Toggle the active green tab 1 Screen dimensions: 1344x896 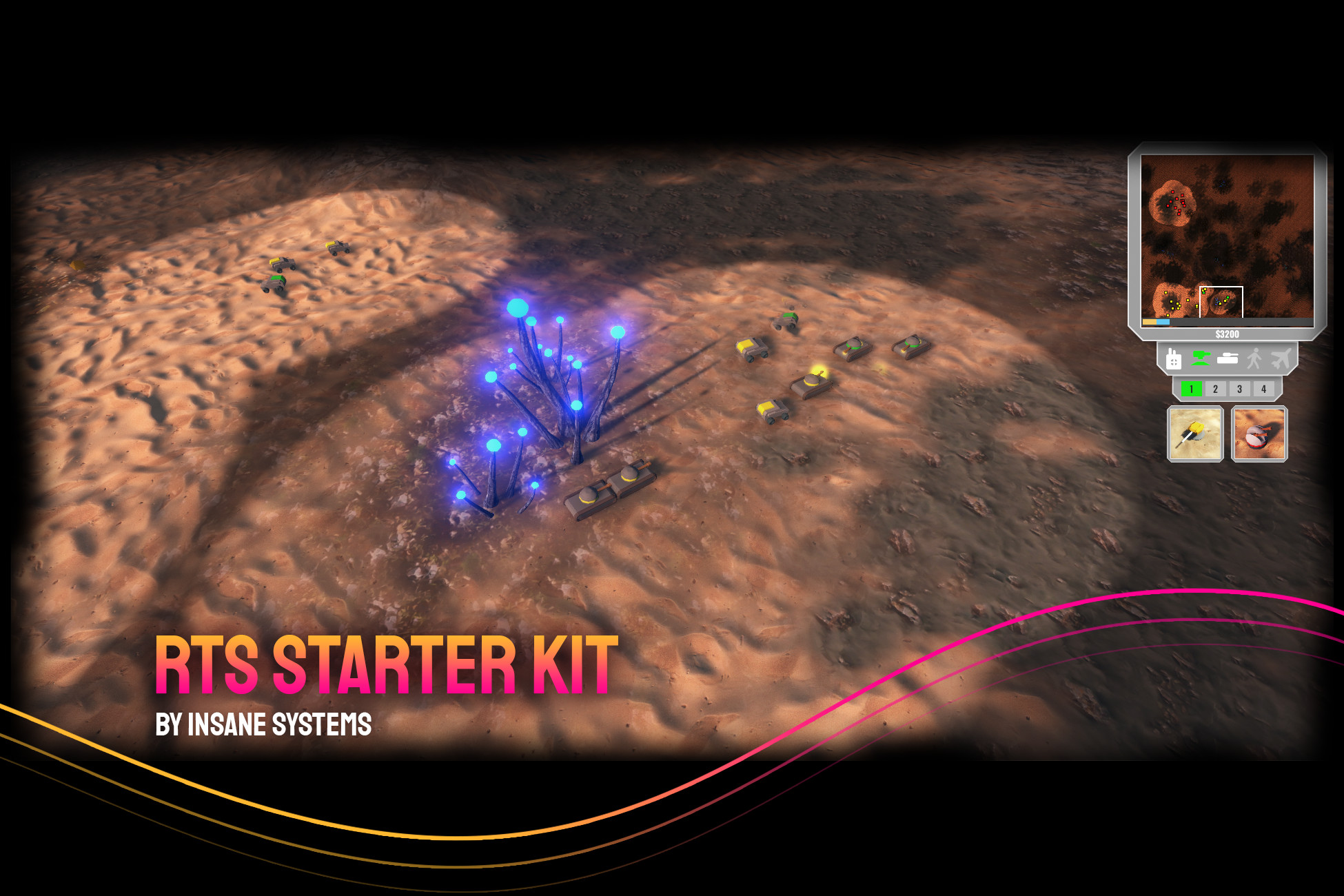1191,388
